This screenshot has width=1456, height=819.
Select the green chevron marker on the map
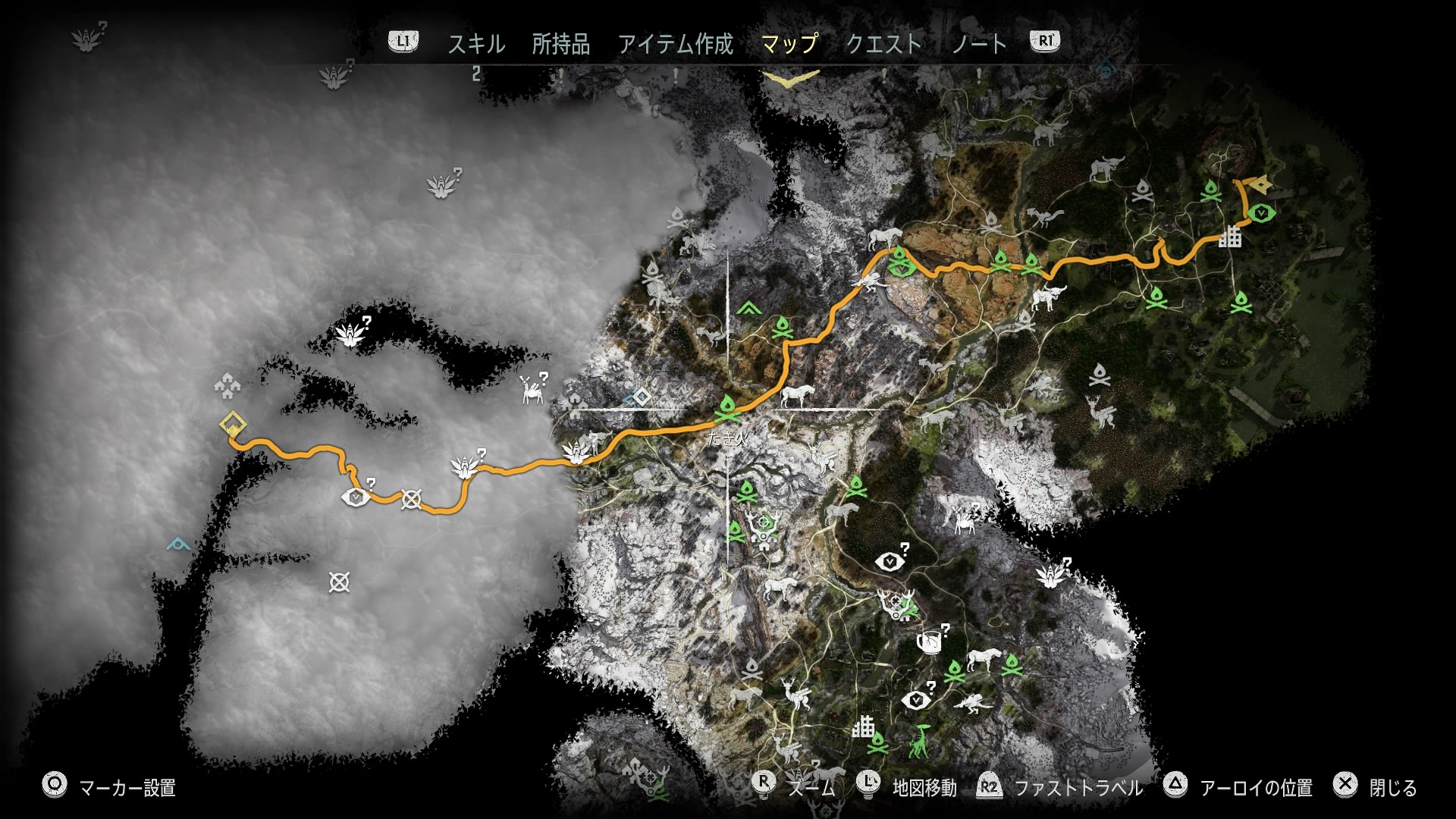click(748, 308)
